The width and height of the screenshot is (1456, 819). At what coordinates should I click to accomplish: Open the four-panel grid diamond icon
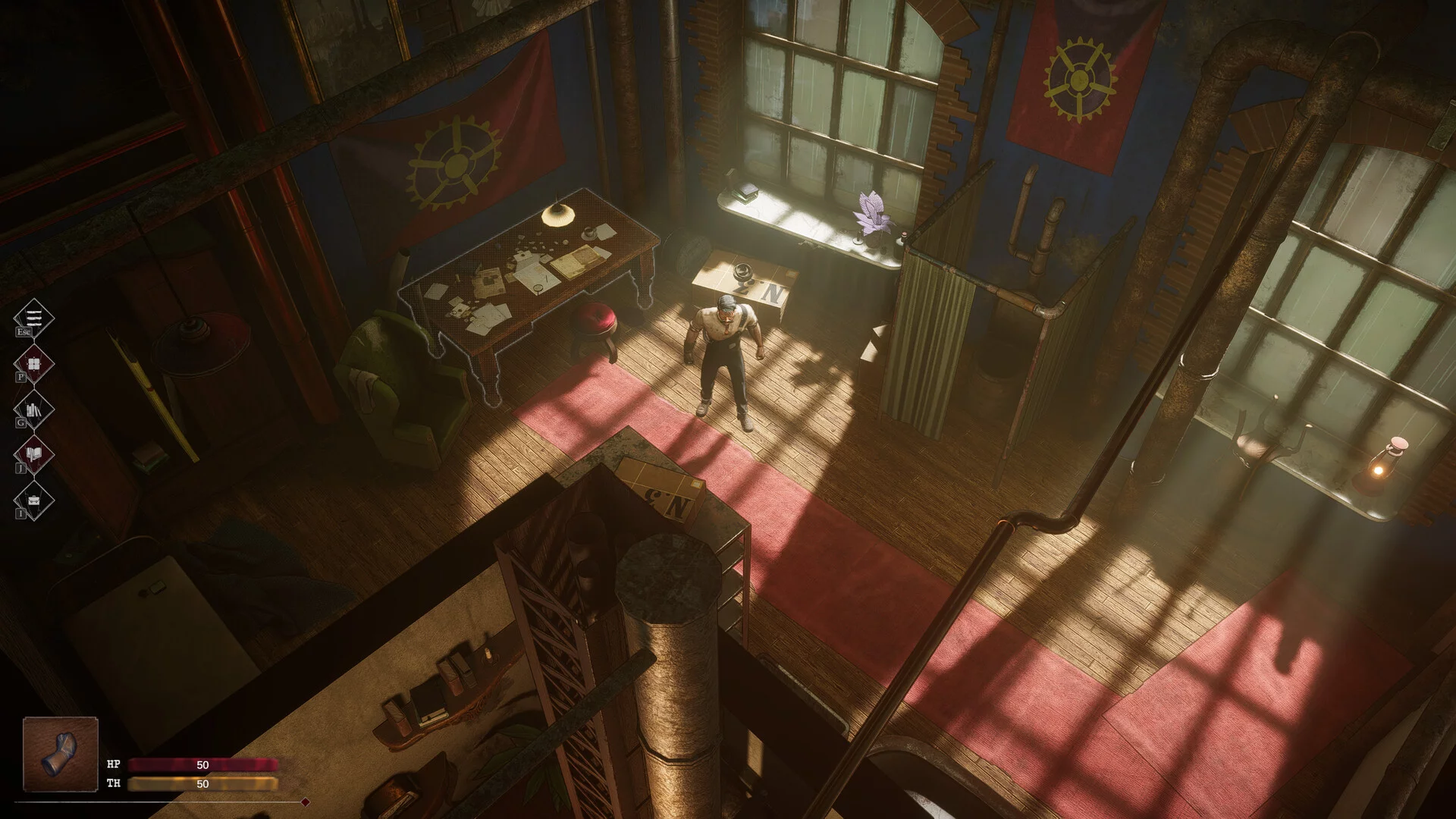point(34,364)
